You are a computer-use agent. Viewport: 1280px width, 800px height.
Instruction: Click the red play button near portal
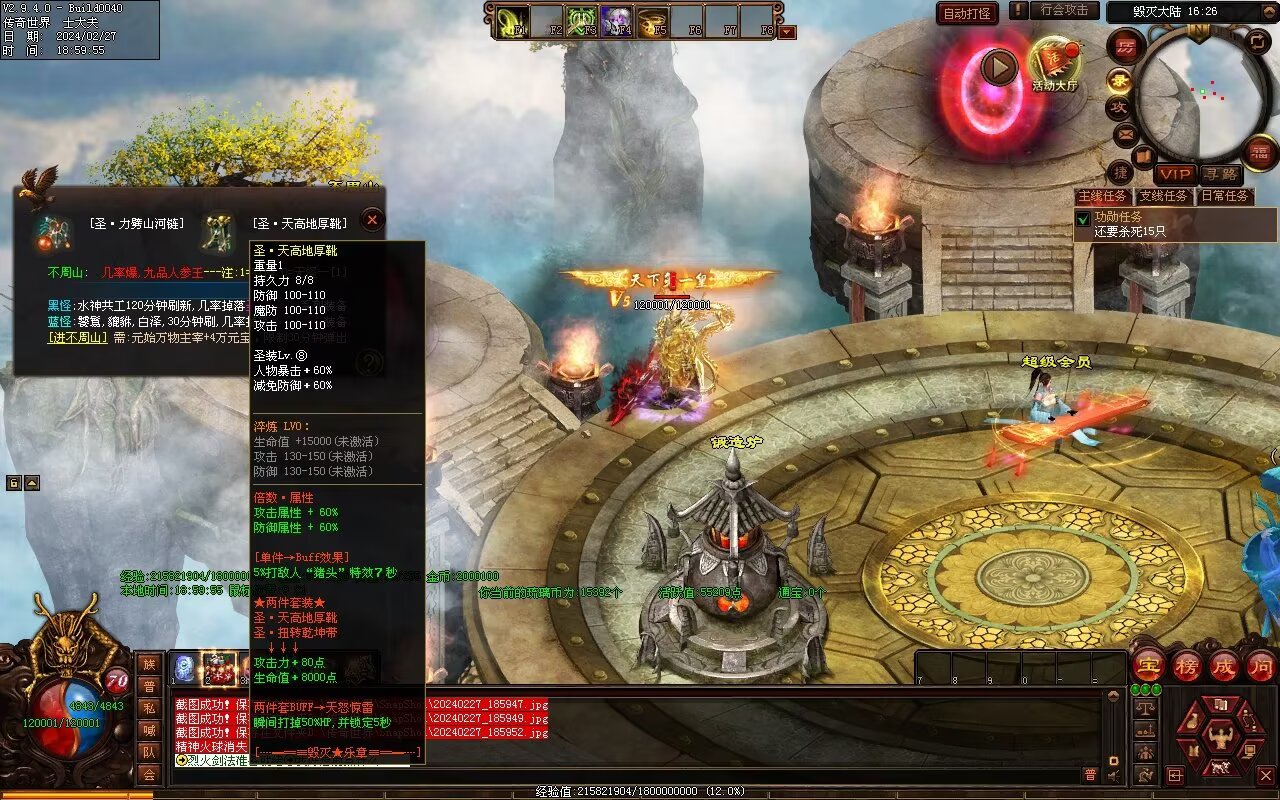tap(998, 67)
